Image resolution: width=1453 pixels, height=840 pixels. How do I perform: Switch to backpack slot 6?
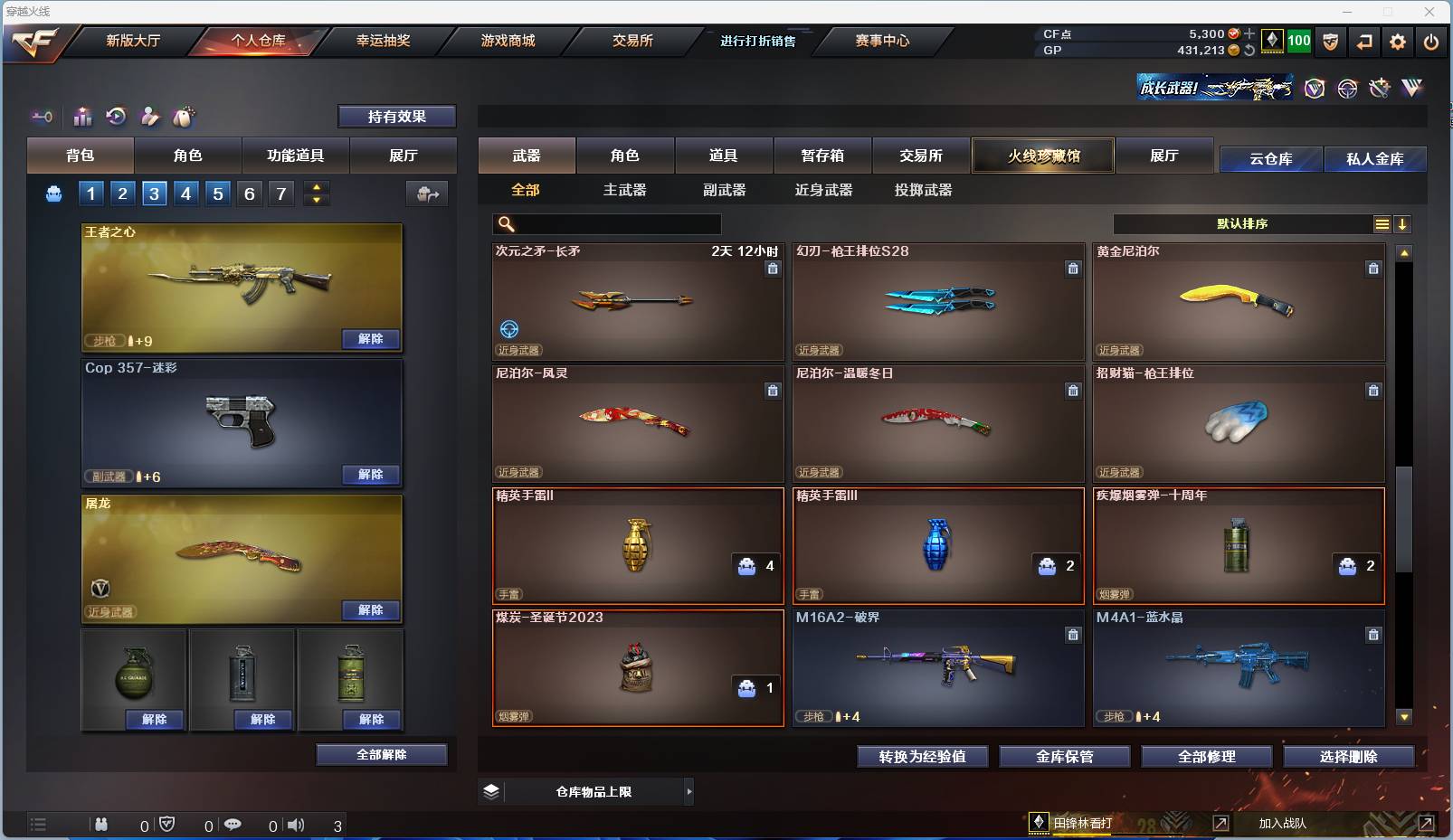(249, 193)
